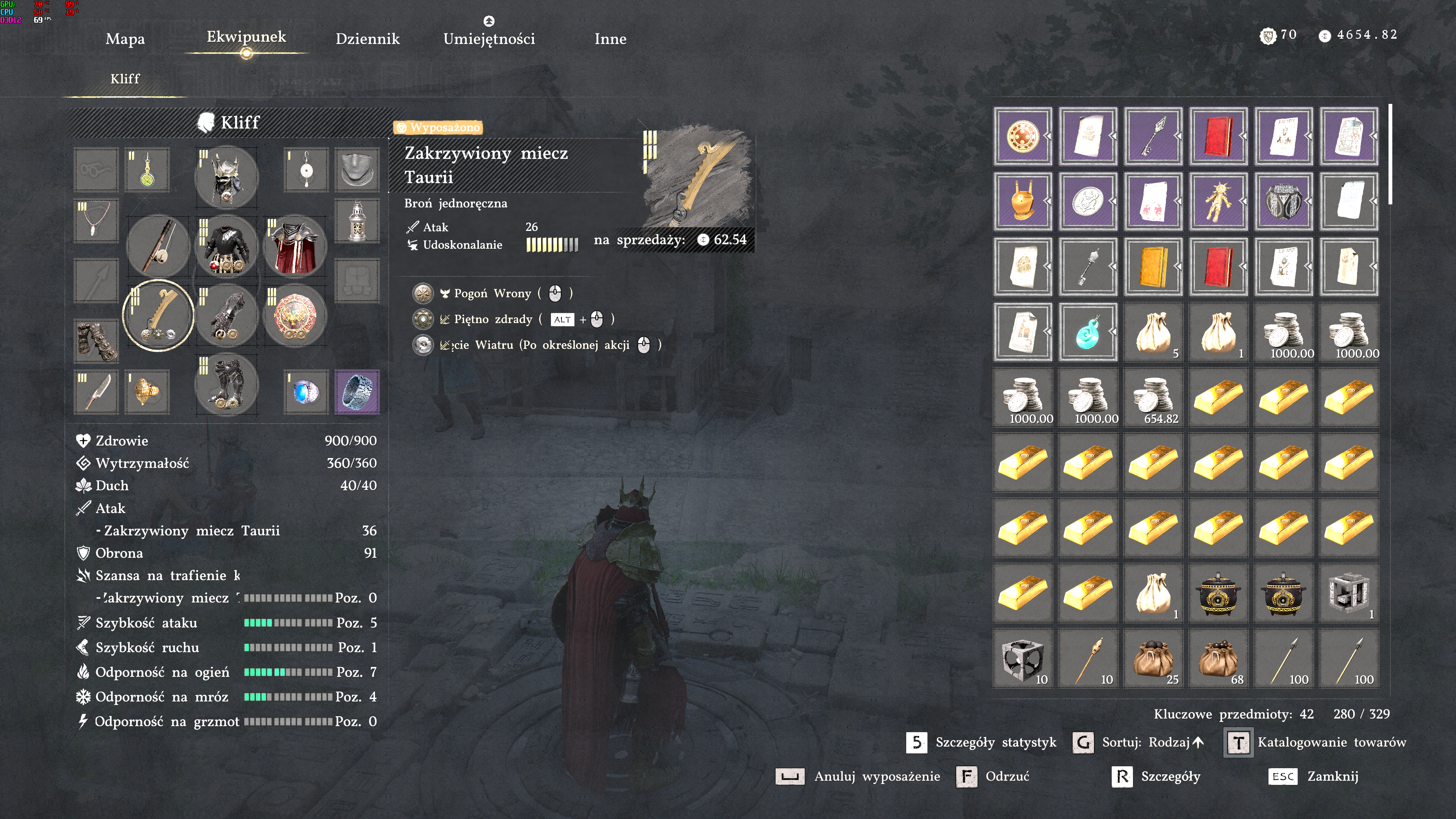
Task: Select the equipped curved Tauria sword slot
Action: point(158,315)
